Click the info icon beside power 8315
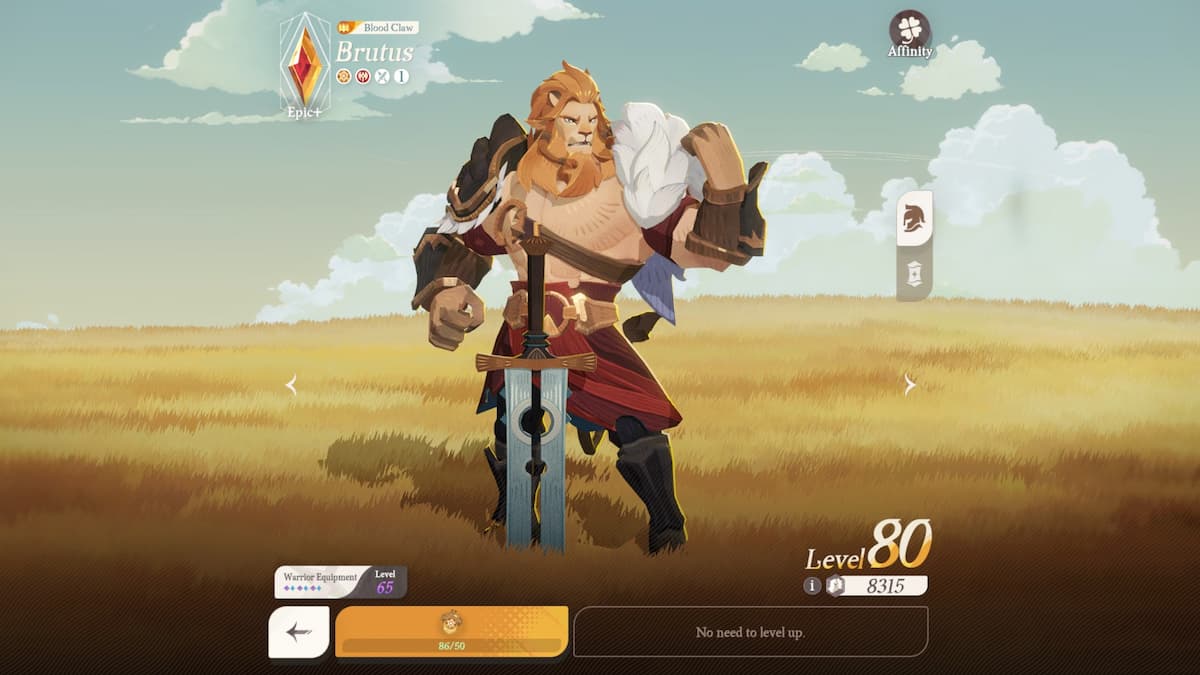 (812, 586)
